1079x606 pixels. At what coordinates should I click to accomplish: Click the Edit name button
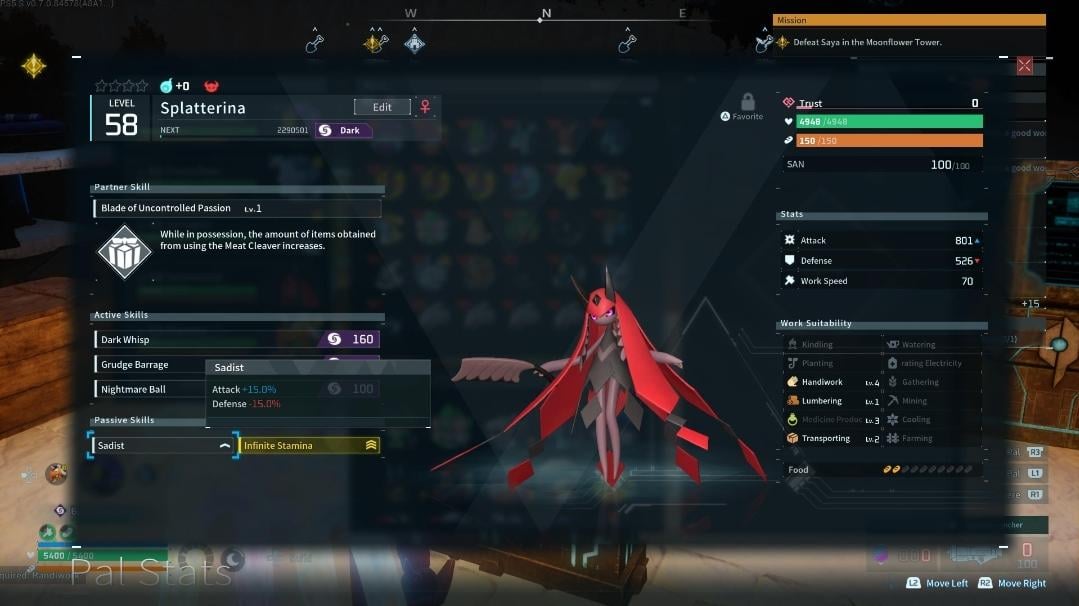[x=382, y=107]
